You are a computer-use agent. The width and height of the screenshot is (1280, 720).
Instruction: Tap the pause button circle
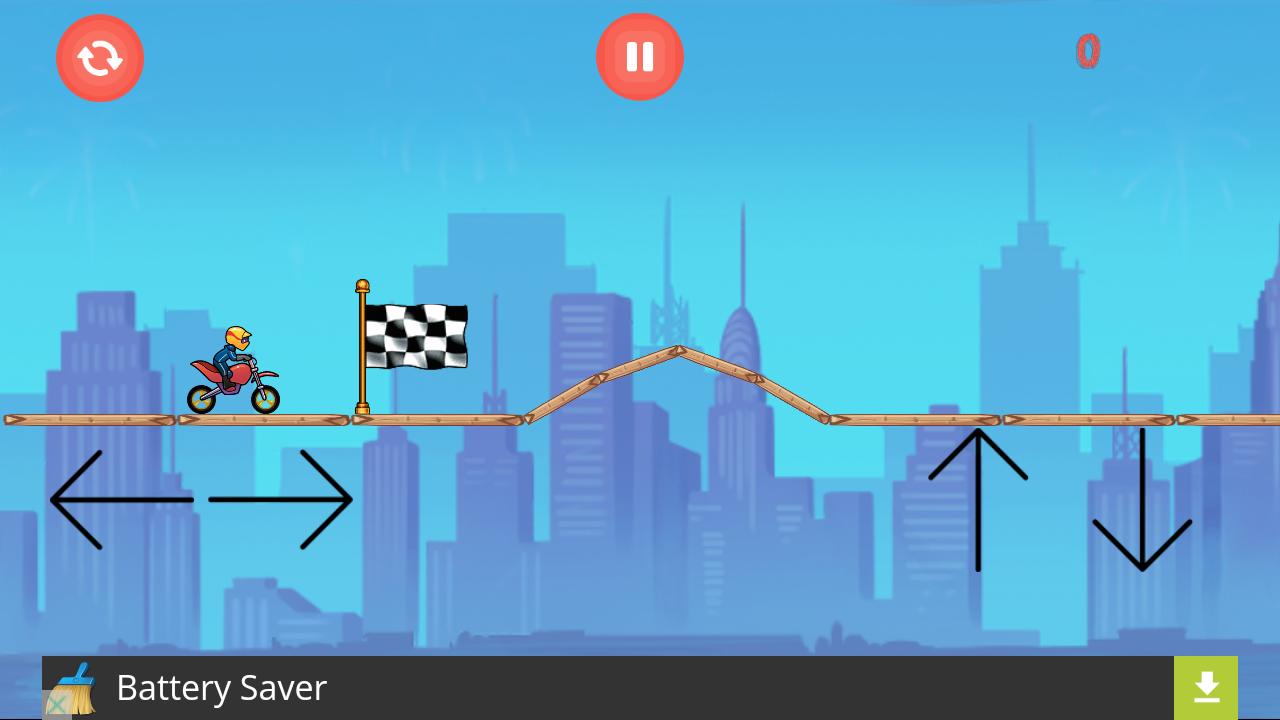(x=640, y=56)
